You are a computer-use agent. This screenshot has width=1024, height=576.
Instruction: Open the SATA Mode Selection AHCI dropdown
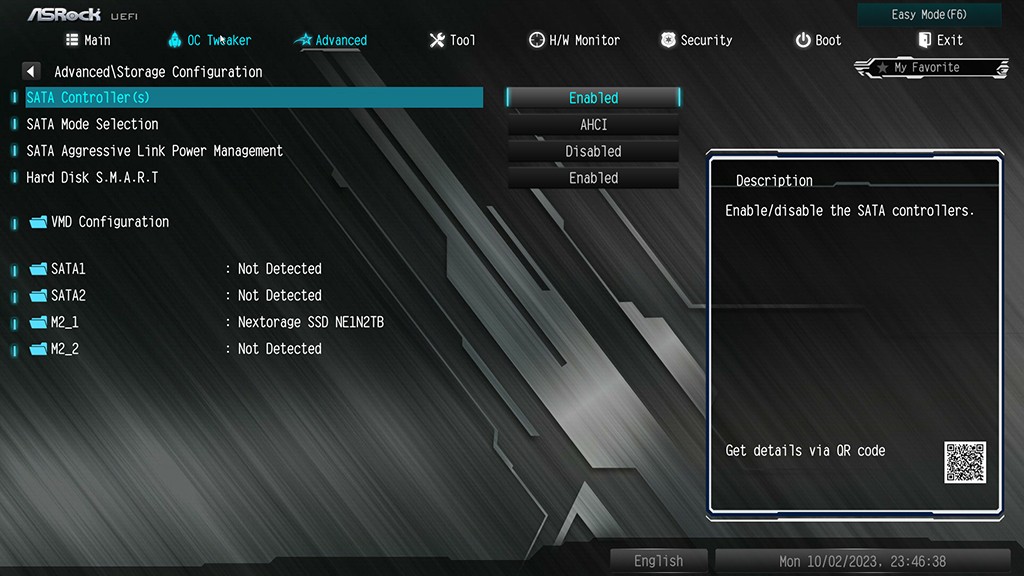click(x=593, y=125)
